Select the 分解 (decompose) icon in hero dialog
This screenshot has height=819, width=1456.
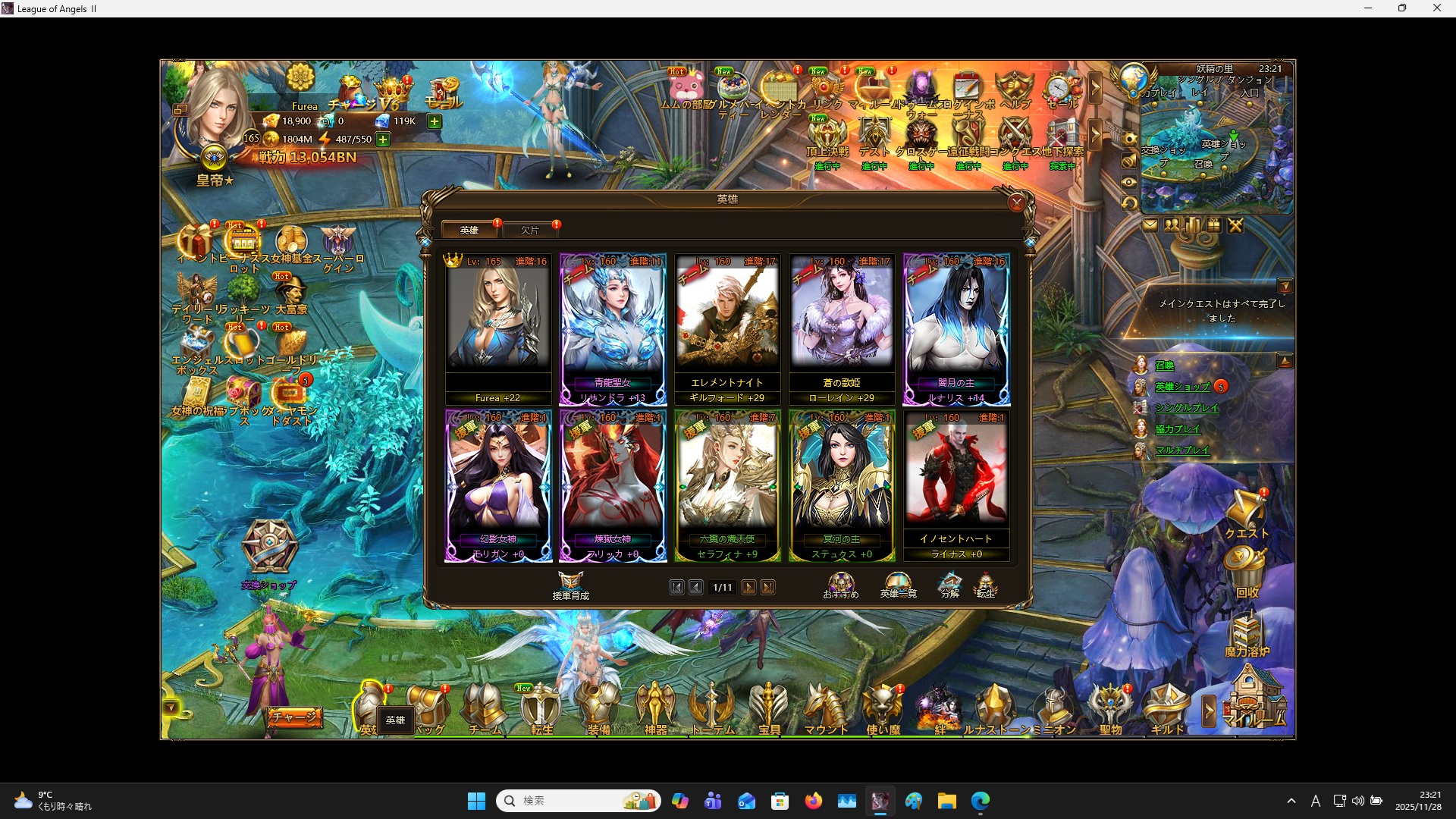point(949,585)
